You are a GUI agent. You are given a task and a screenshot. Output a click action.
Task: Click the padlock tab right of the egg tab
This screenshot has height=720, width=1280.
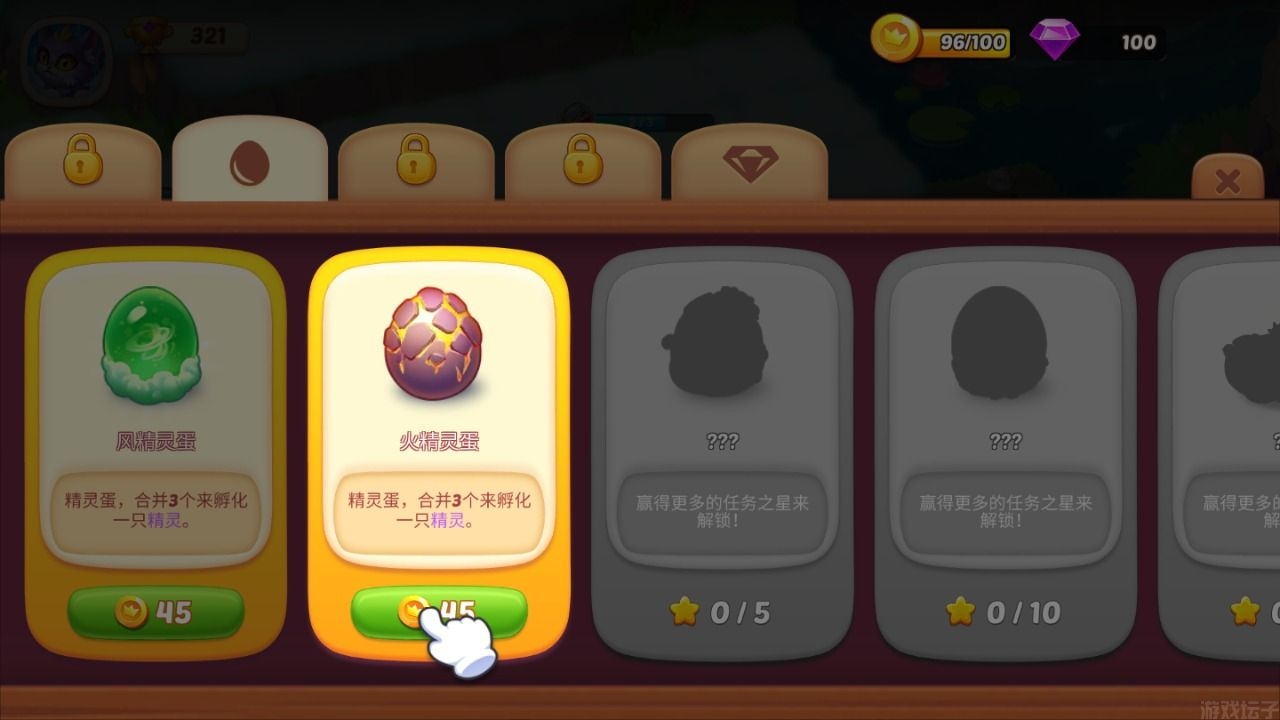416,160
